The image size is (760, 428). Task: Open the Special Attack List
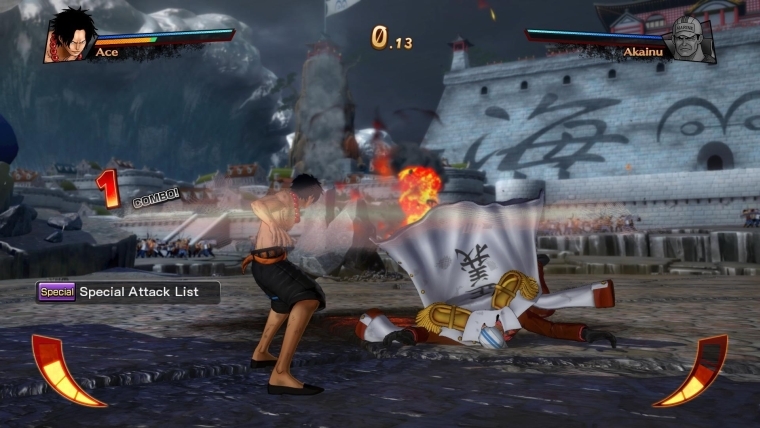(127, 292)
